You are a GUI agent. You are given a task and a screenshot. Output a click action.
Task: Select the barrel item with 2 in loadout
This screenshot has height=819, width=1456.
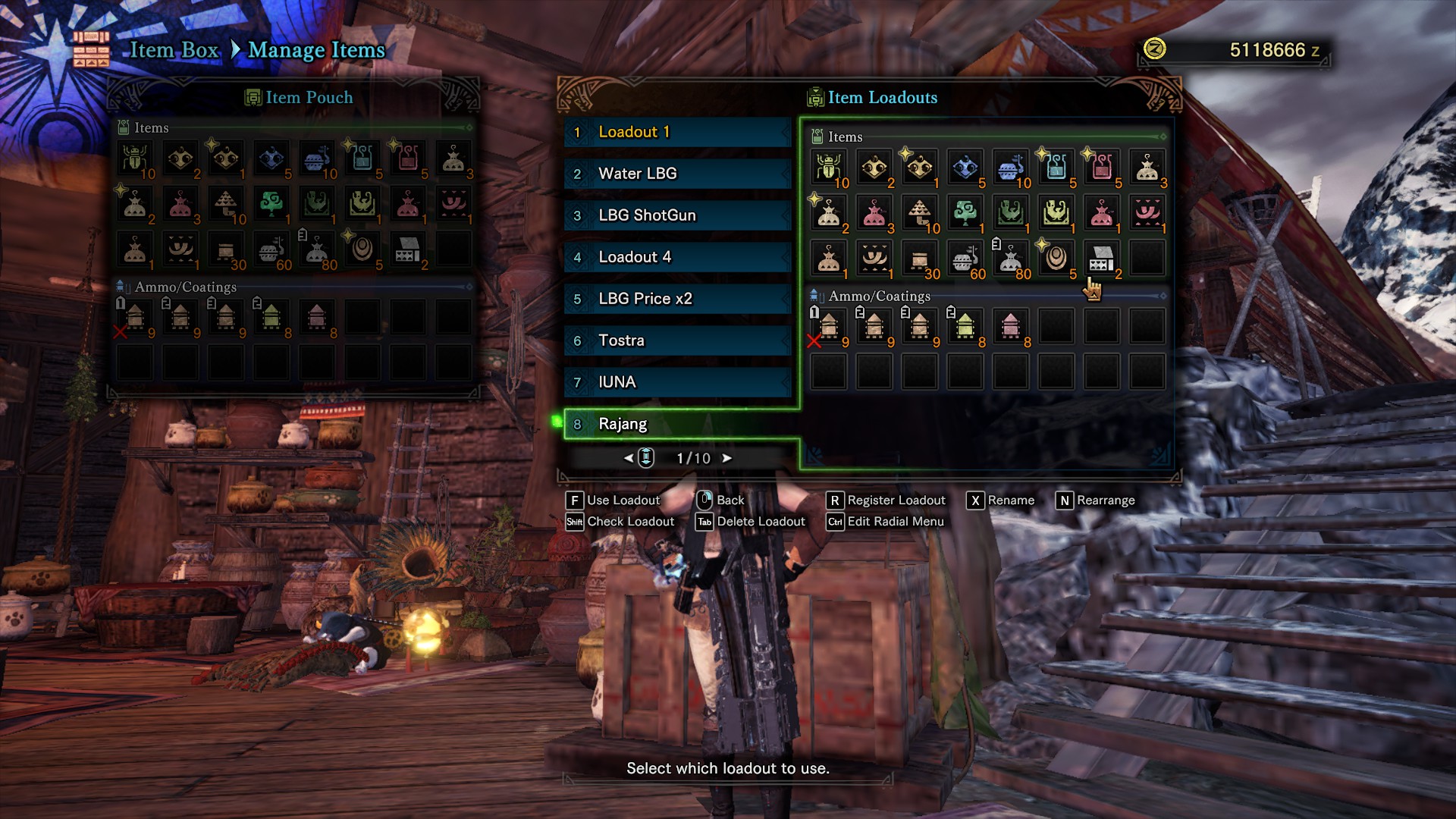(1101, 259)
